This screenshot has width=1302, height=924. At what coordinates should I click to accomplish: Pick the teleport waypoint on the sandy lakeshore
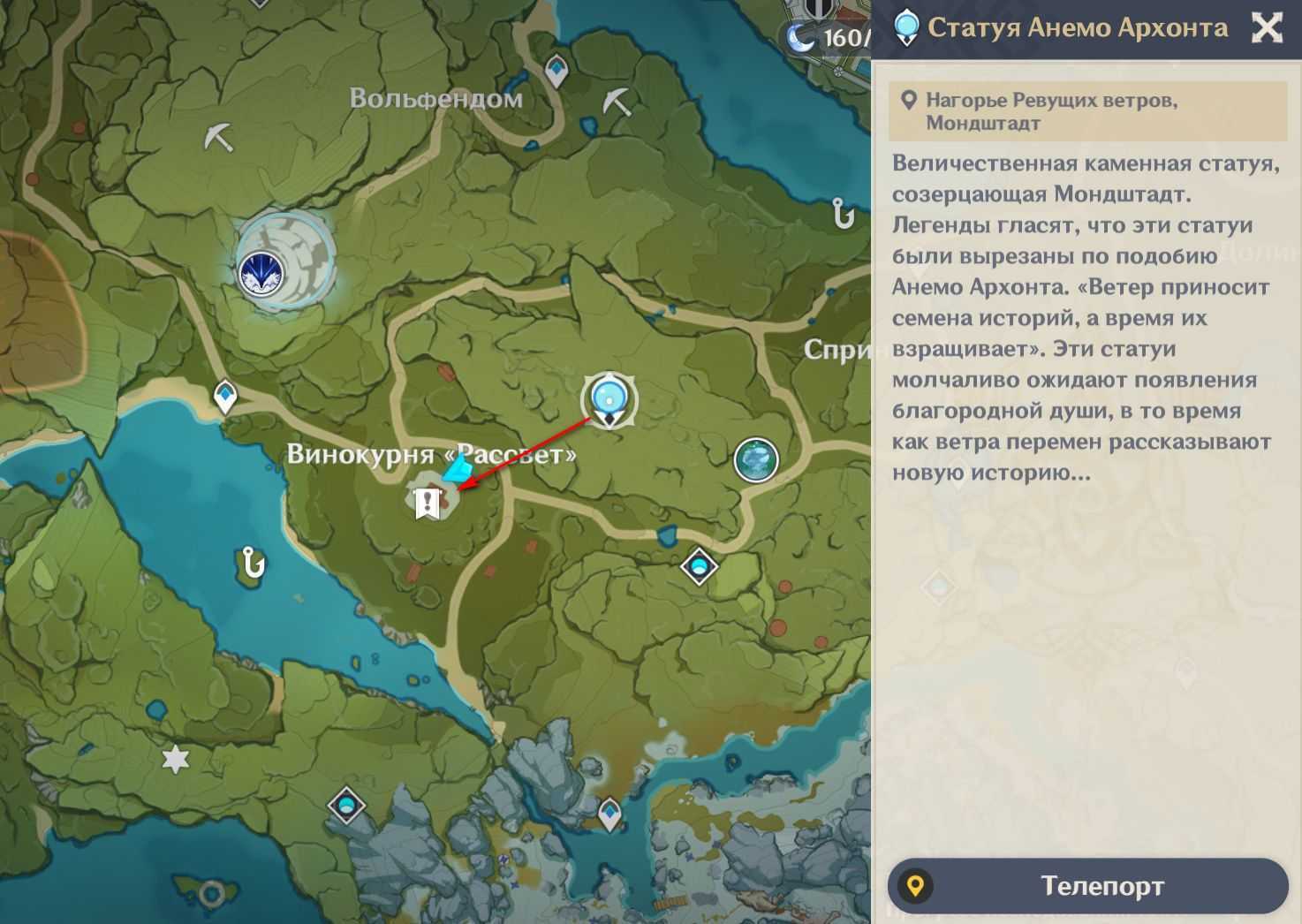click(x=225, y=397)
